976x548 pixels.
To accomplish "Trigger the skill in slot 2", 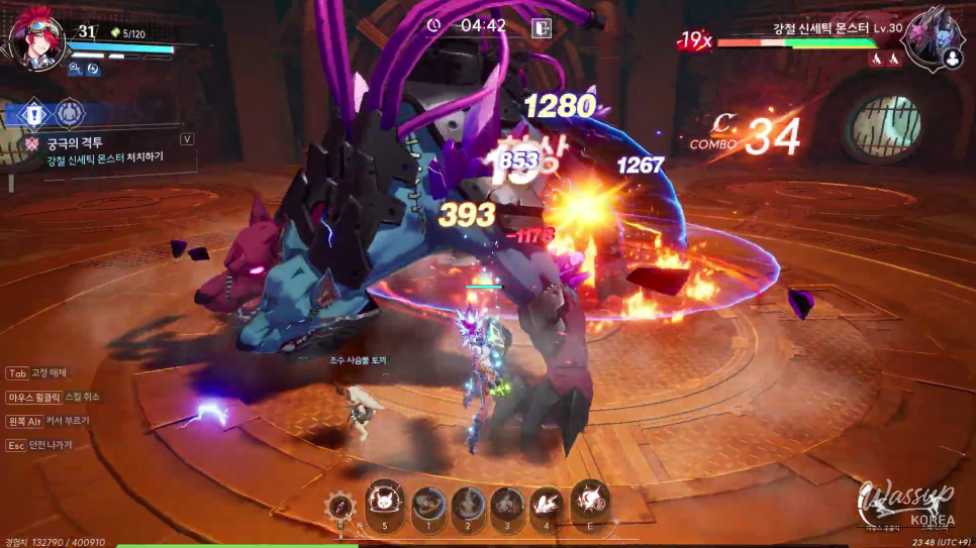I will pos(467,504).
